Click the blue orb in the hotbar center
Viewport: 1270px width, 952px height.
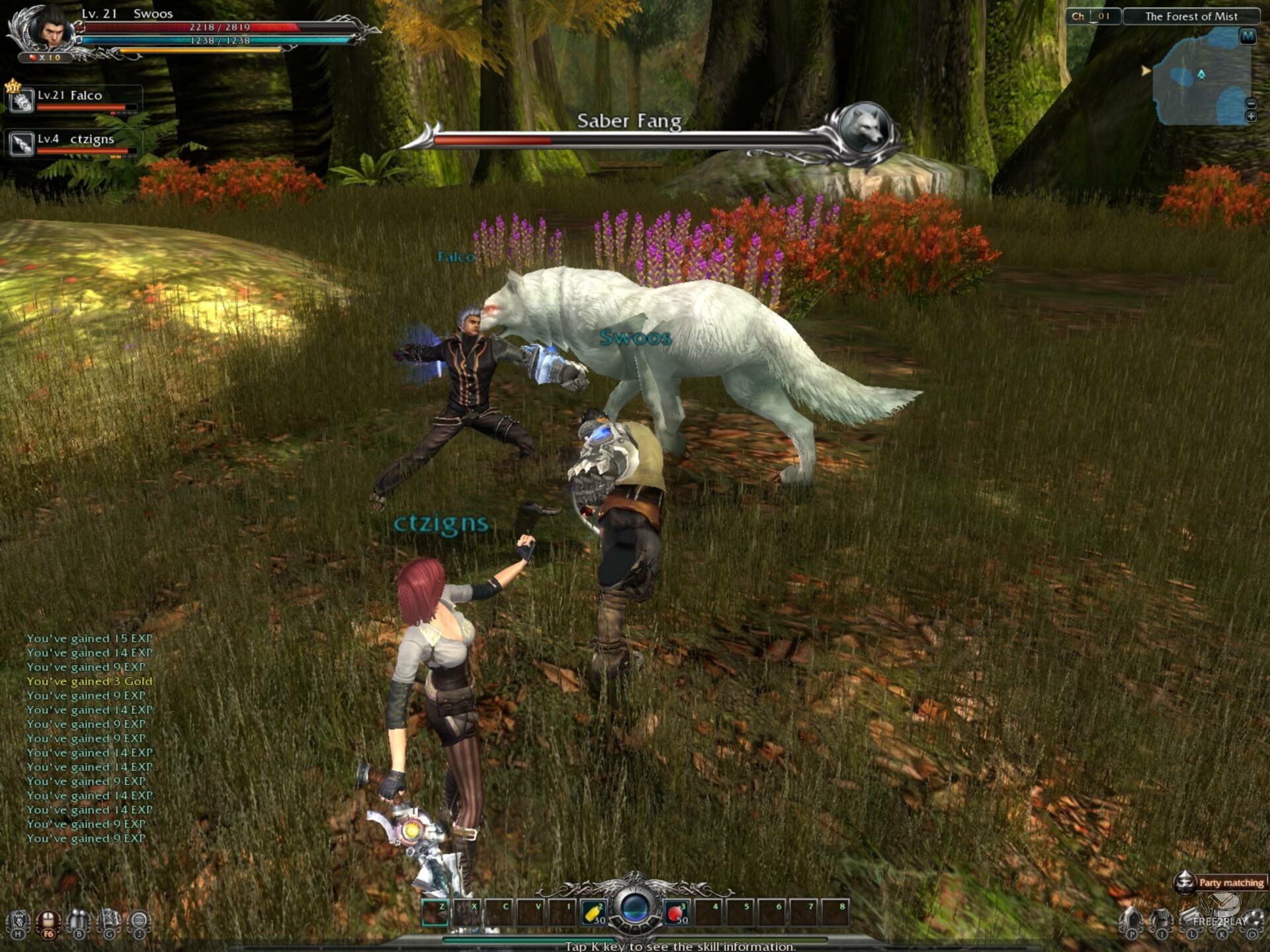635,908
